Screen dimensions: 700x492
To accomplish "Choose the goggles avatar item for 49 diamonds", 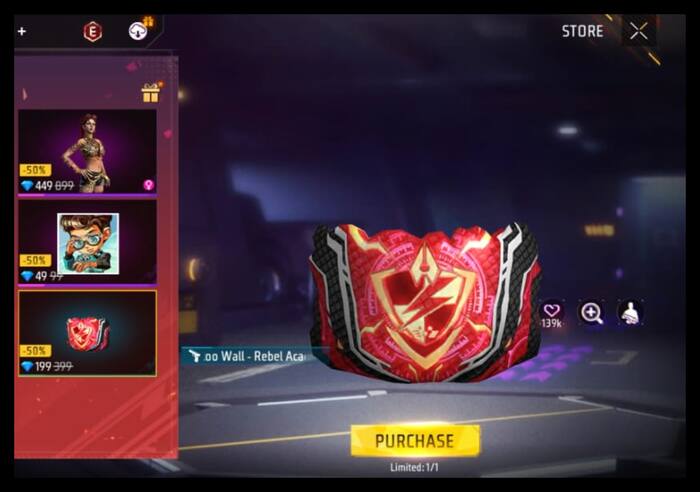I will click(x=87, y=242).
